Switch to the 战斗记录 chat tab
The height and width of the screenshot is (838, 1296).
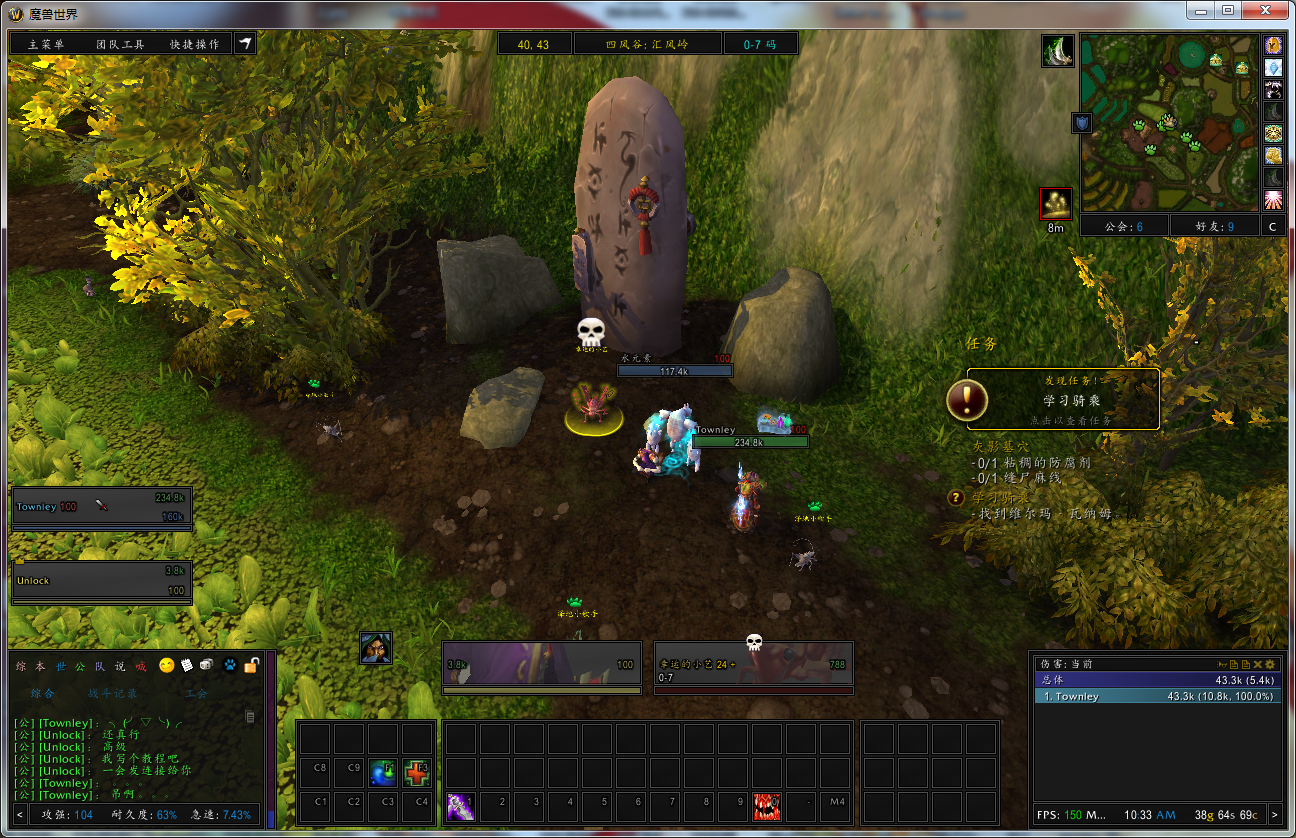[112, 693]
